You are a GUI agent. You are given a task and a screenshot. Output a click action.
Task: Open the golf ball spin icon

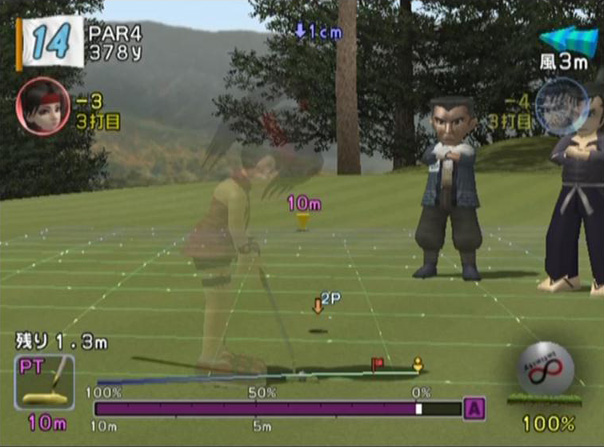[546, 378]
